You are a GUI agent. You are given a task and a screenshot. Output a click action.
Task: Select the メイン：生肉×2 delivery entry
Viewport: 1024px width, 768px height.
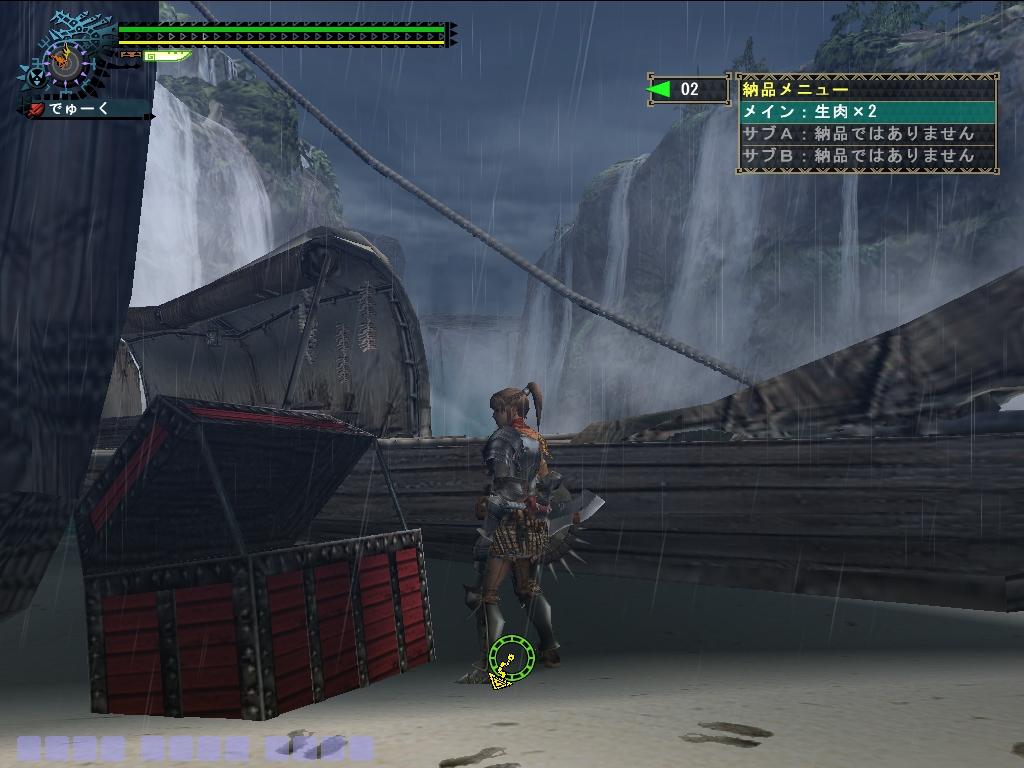867,112
